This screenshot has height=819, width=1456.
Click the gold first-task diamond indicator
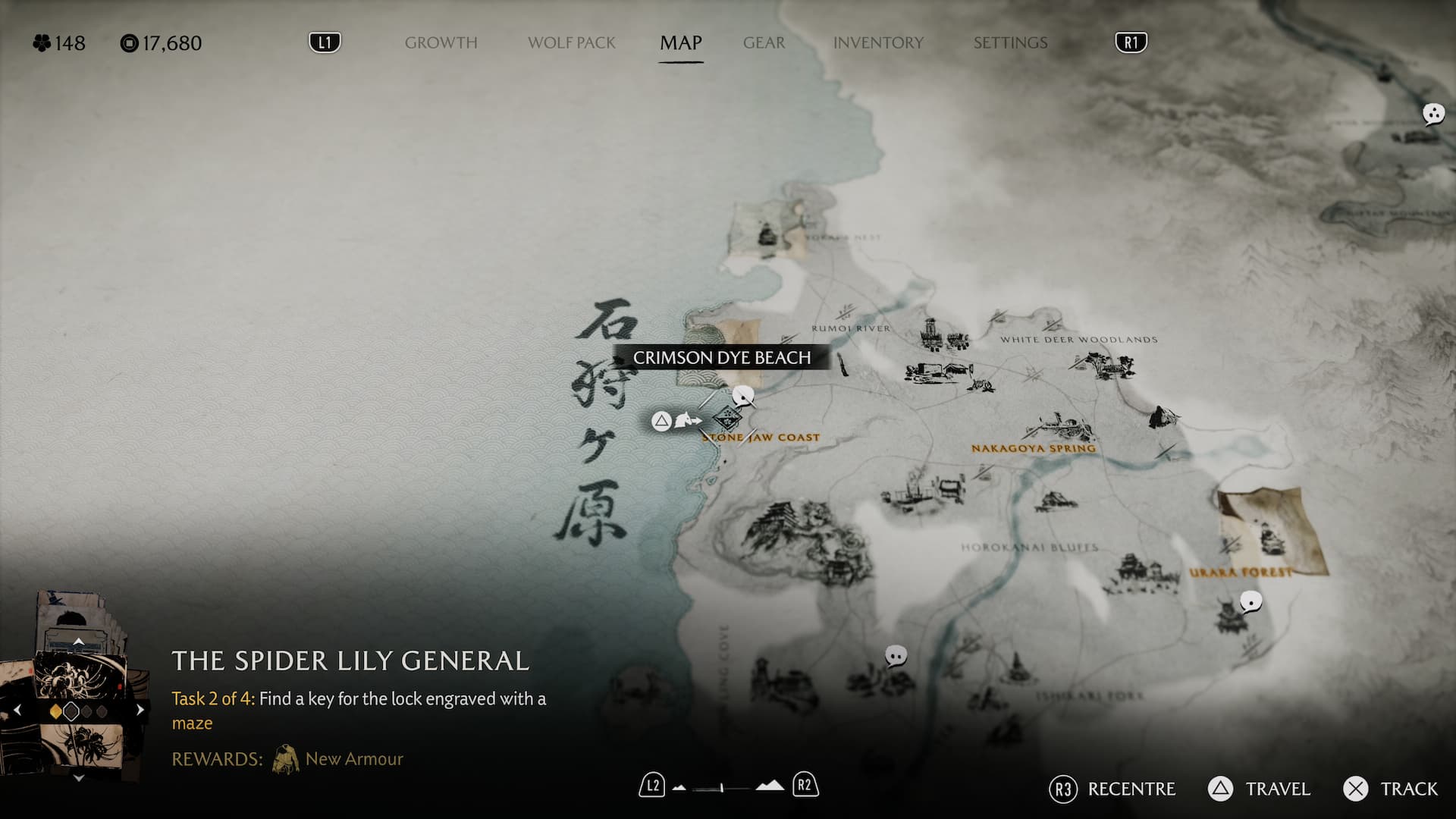pyautogui.click(x=55, y=711)
